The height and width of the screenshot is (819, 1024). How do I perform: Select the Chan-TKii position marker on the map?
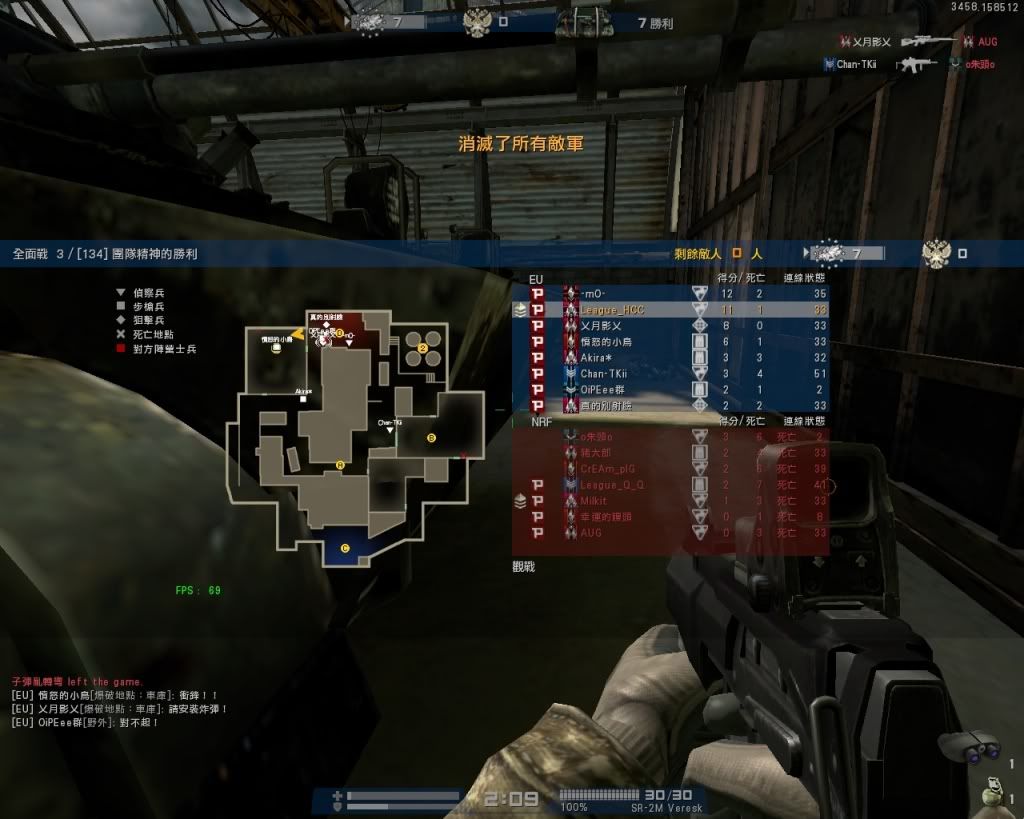click(x=390, y=427)
